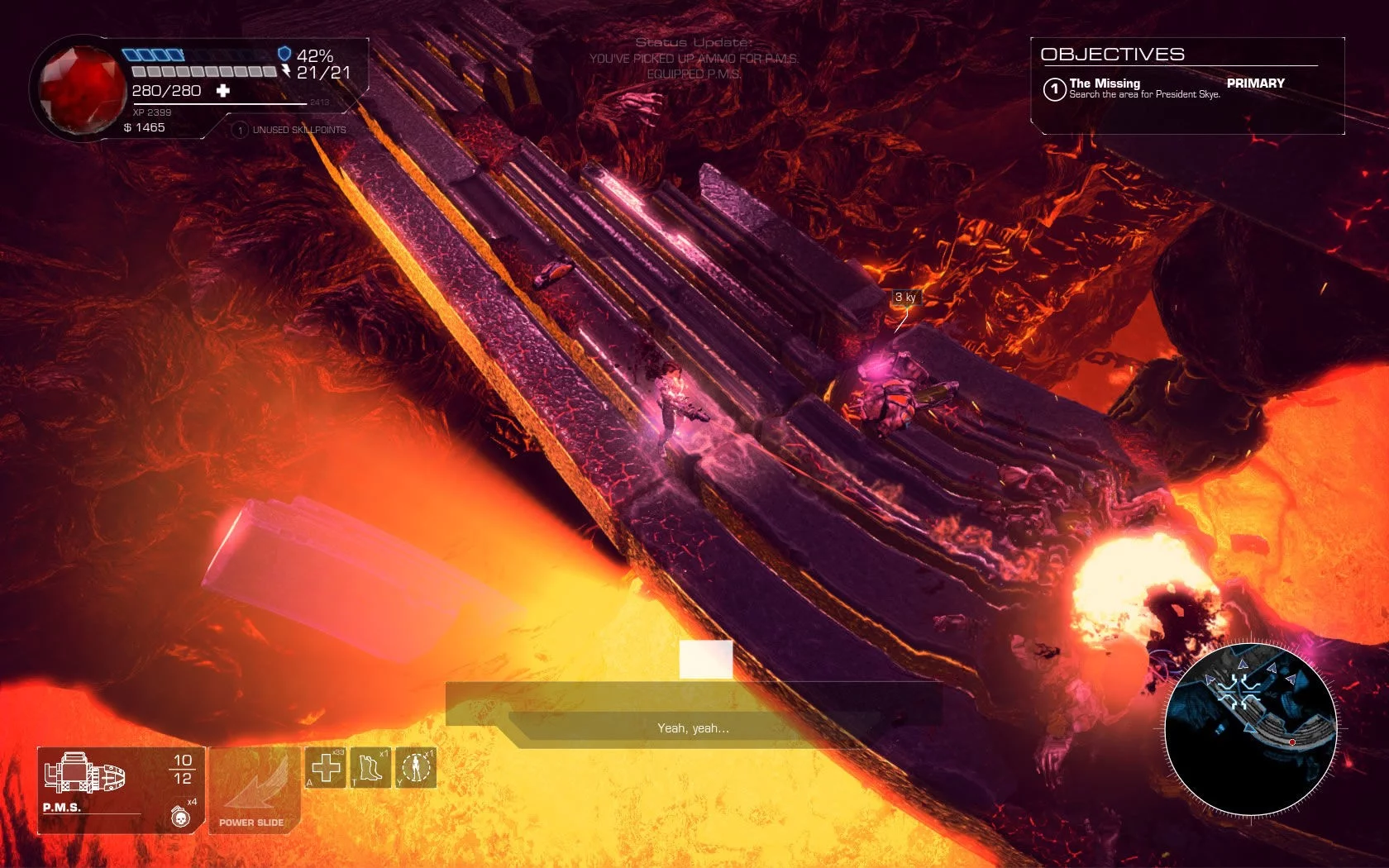Open the unused skillpoints indicator
This screenshot has height=868, width=1389.
[290, 130]
